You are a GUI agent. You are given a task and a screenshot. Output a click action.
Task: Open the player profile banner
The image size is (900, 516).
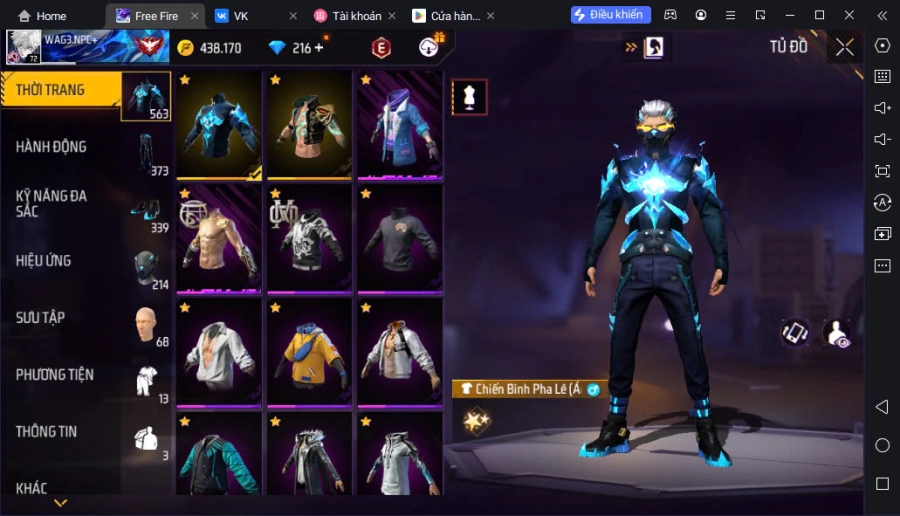84,46
